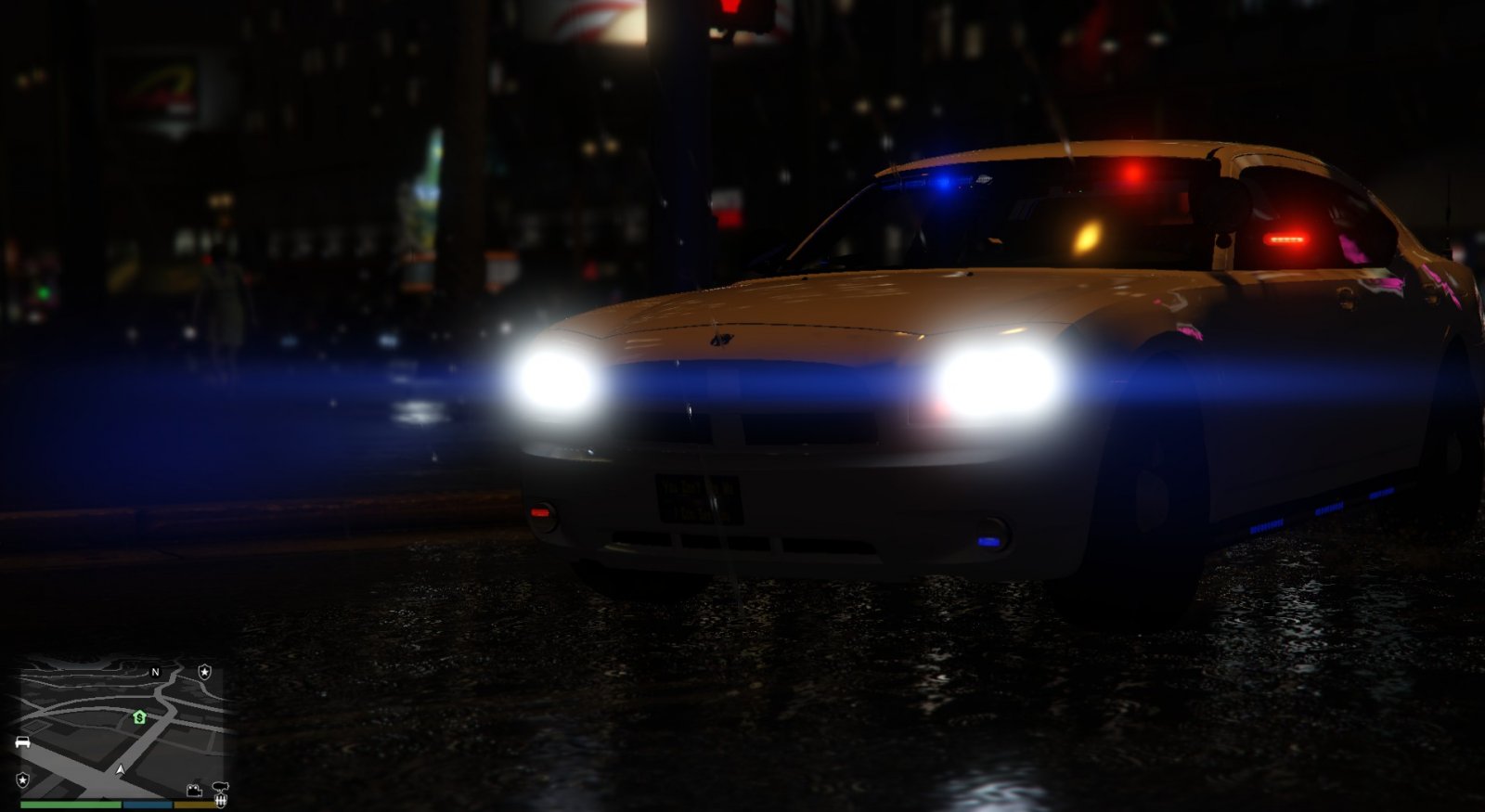Click the police shield blip at minimap top-right
The height and width of the screenshot is (812, 1485).
204,673
